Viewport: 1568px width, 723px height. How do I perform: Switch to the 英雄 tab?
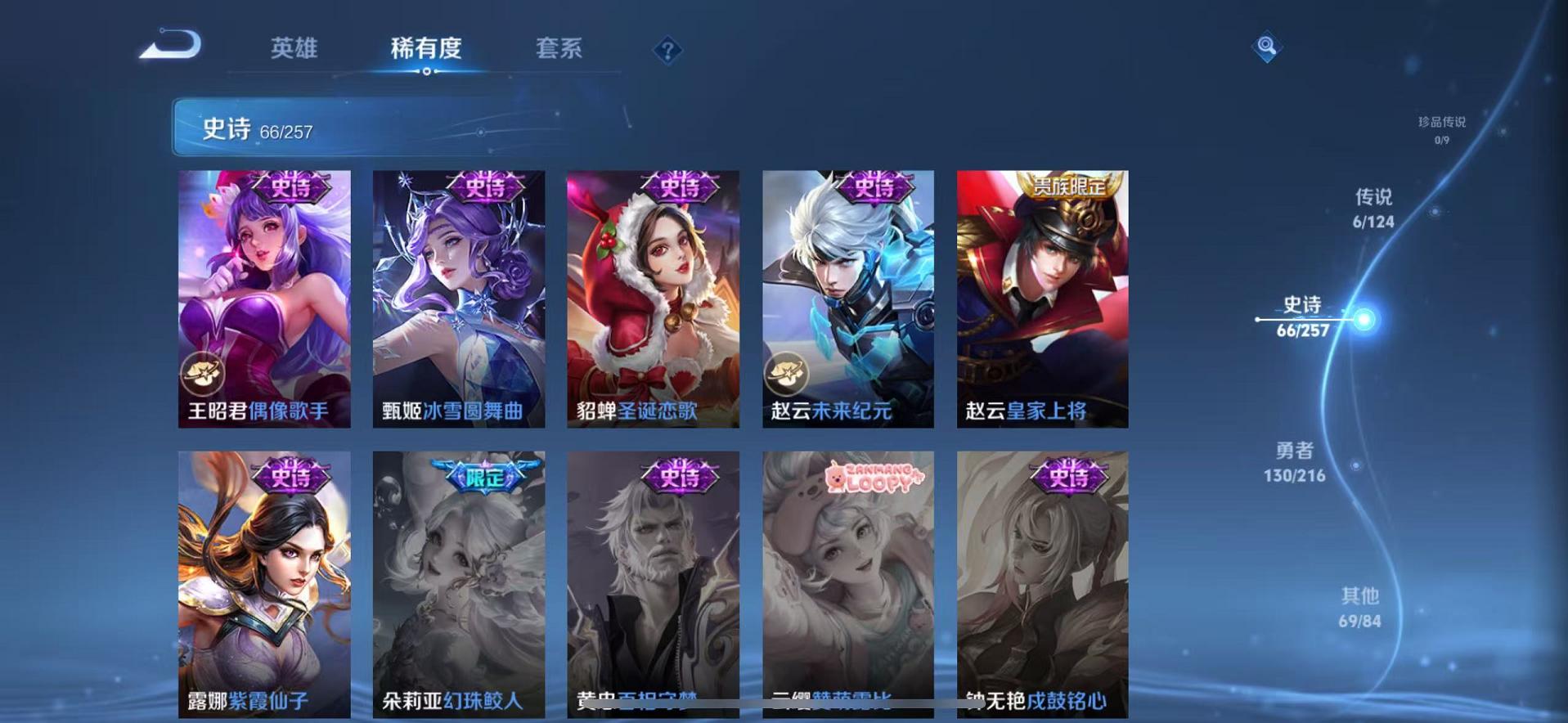click(296, 49)
